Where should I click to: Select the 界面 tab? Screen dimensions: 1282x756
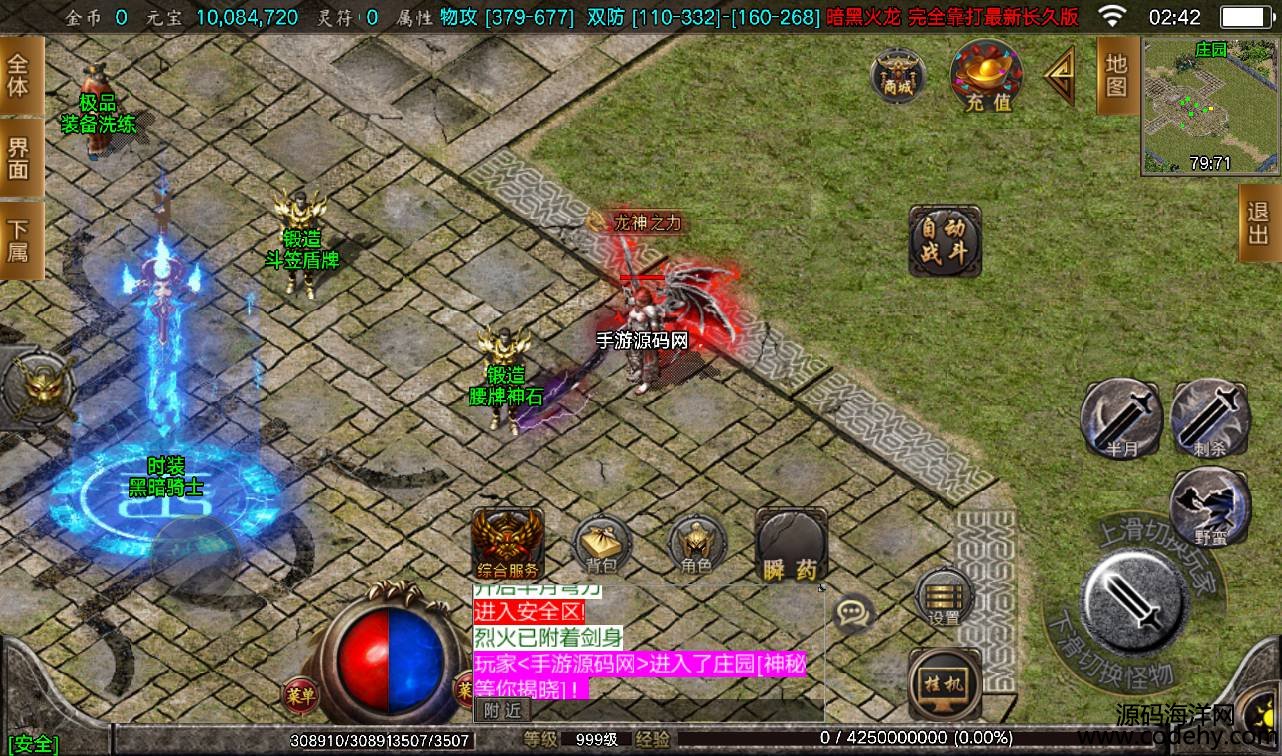(x=20, y=158)
